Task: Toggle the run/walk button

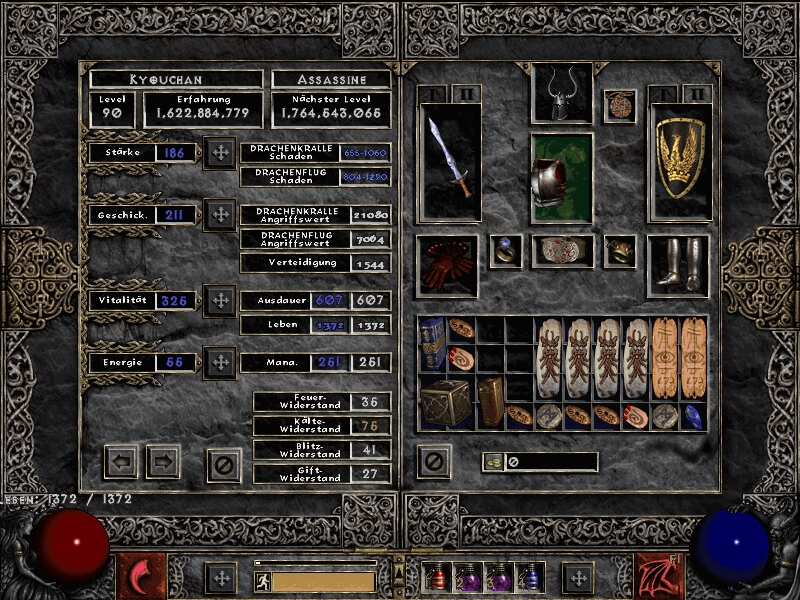Action: click(x=262, y=579)
